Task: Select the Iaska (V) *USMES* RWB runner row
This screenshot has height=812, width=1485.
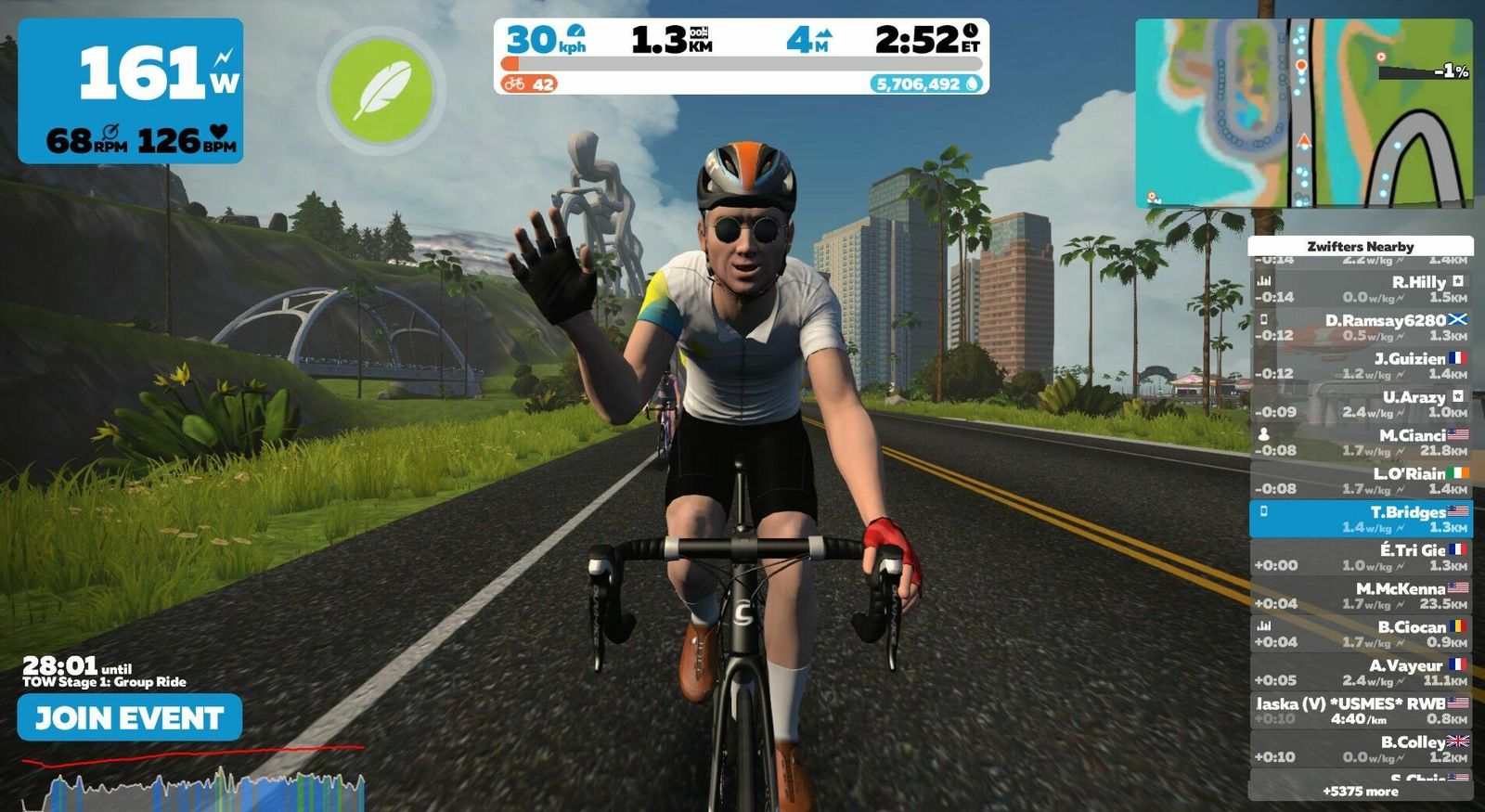Action: 1361,711
